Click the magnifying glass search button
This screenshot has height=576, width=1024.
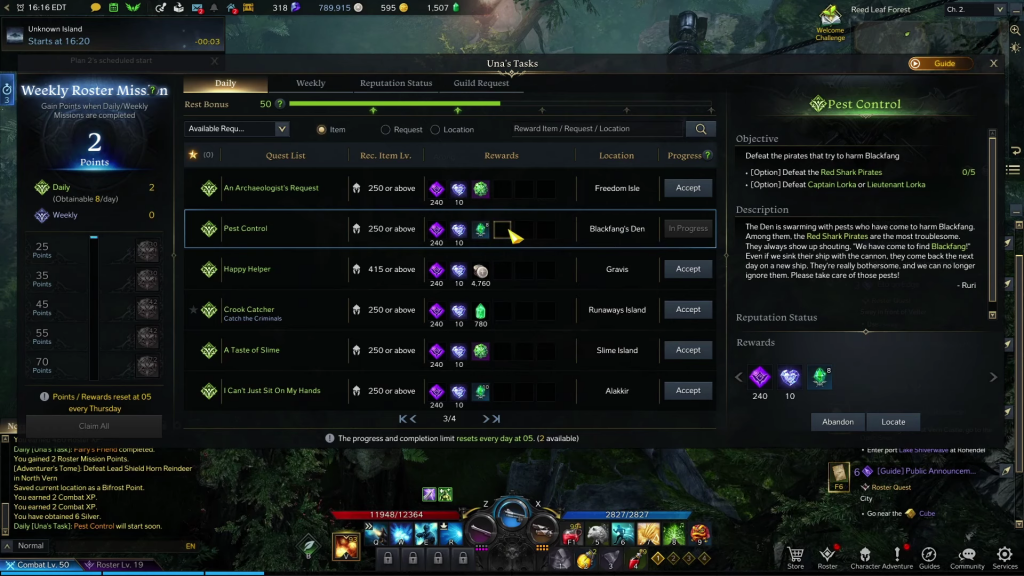pos(701,129)
